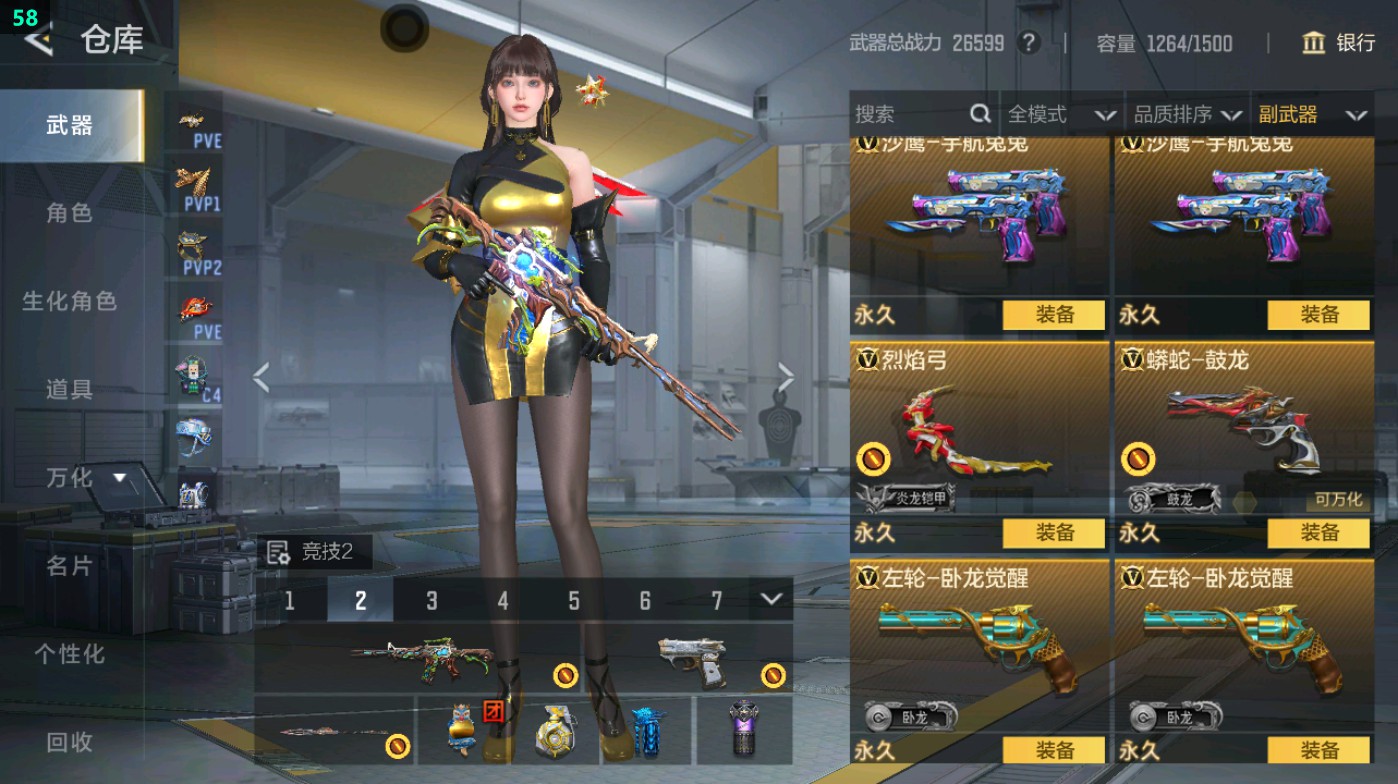1398x784 pixels.
Task: Open the 银行 (Bank) via its icon
Action: pos(1313,44)
